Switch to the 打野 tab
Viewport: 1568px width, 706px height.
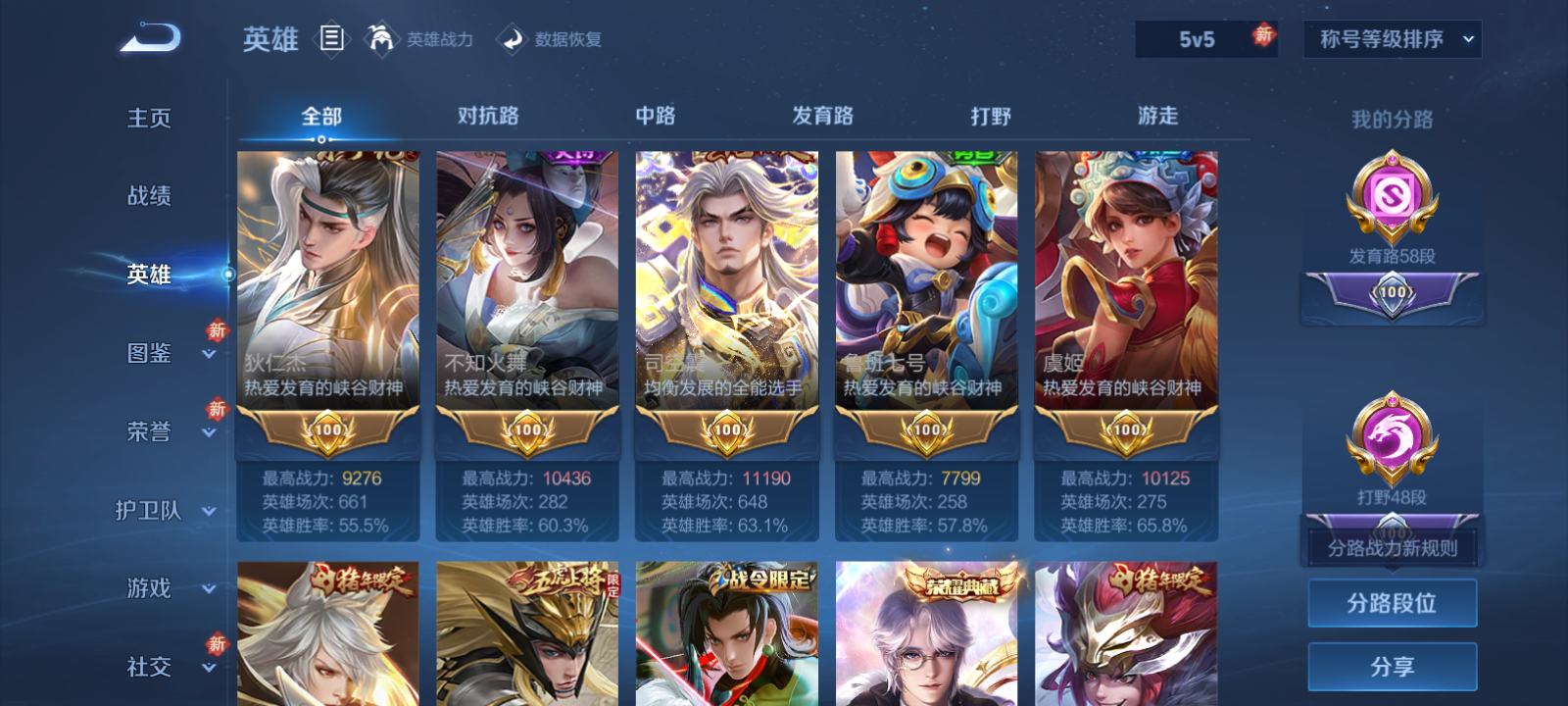[991, 116]
